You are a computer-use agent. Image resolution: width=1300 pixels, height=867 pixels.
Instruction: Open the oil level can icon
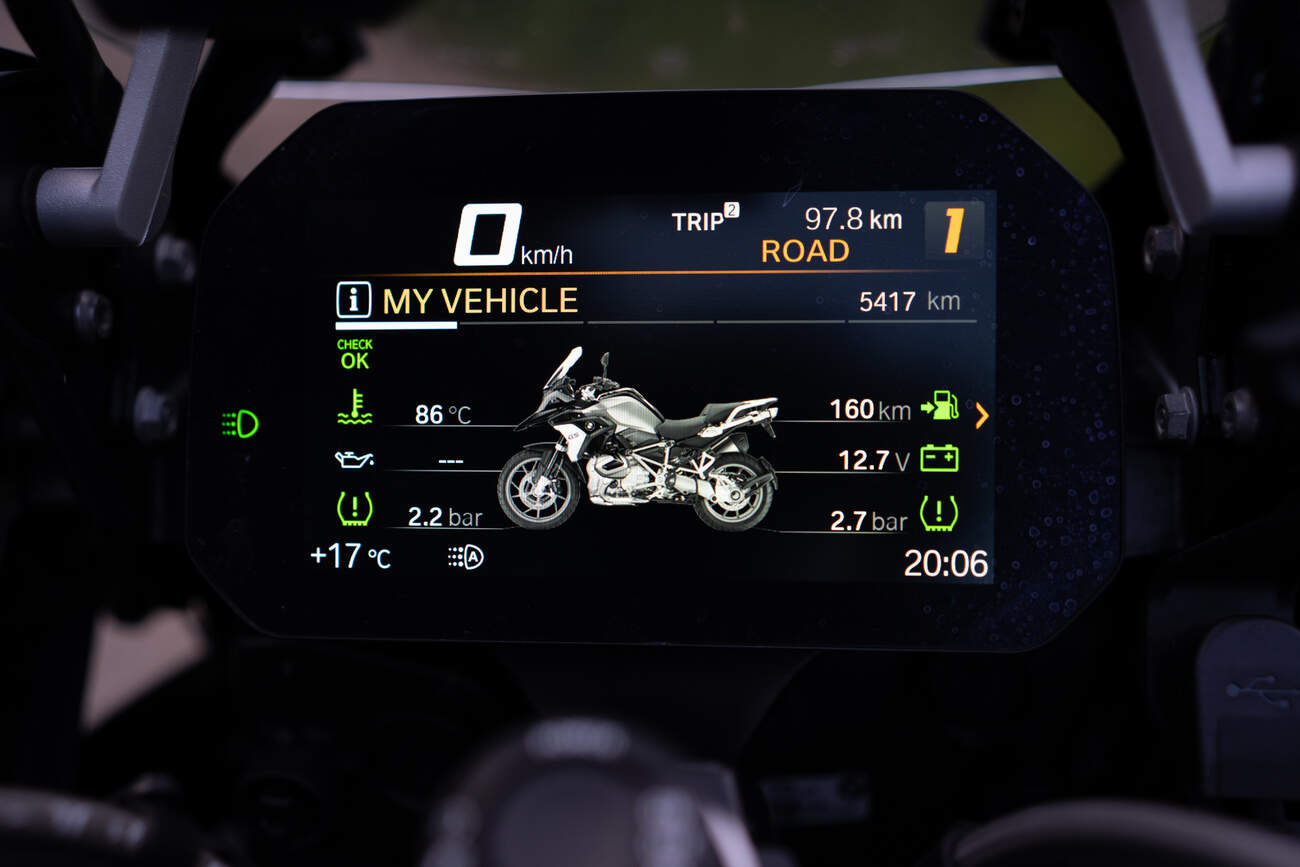[354, 460]
